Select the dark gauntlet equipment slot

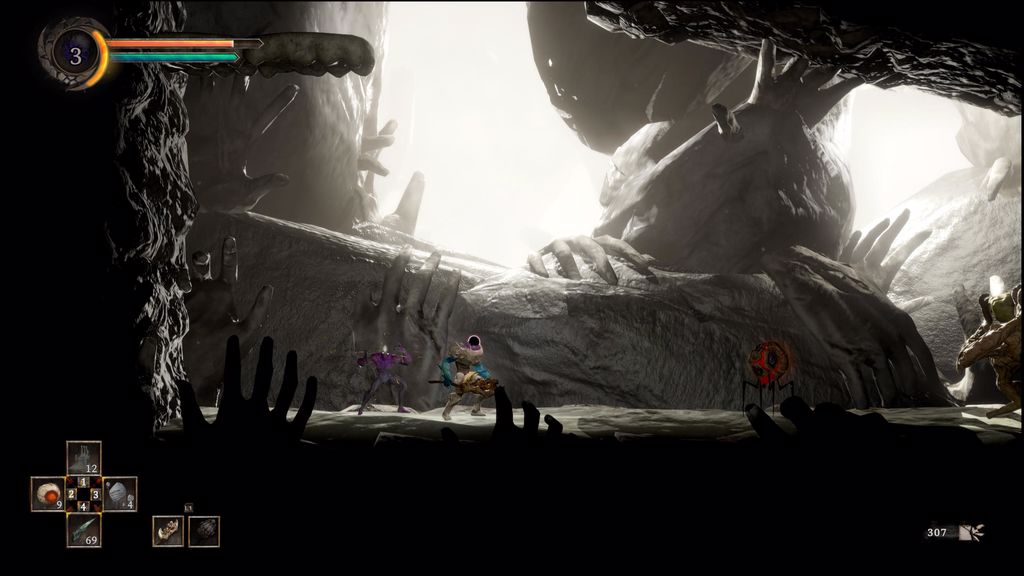(x=204, y=531)
